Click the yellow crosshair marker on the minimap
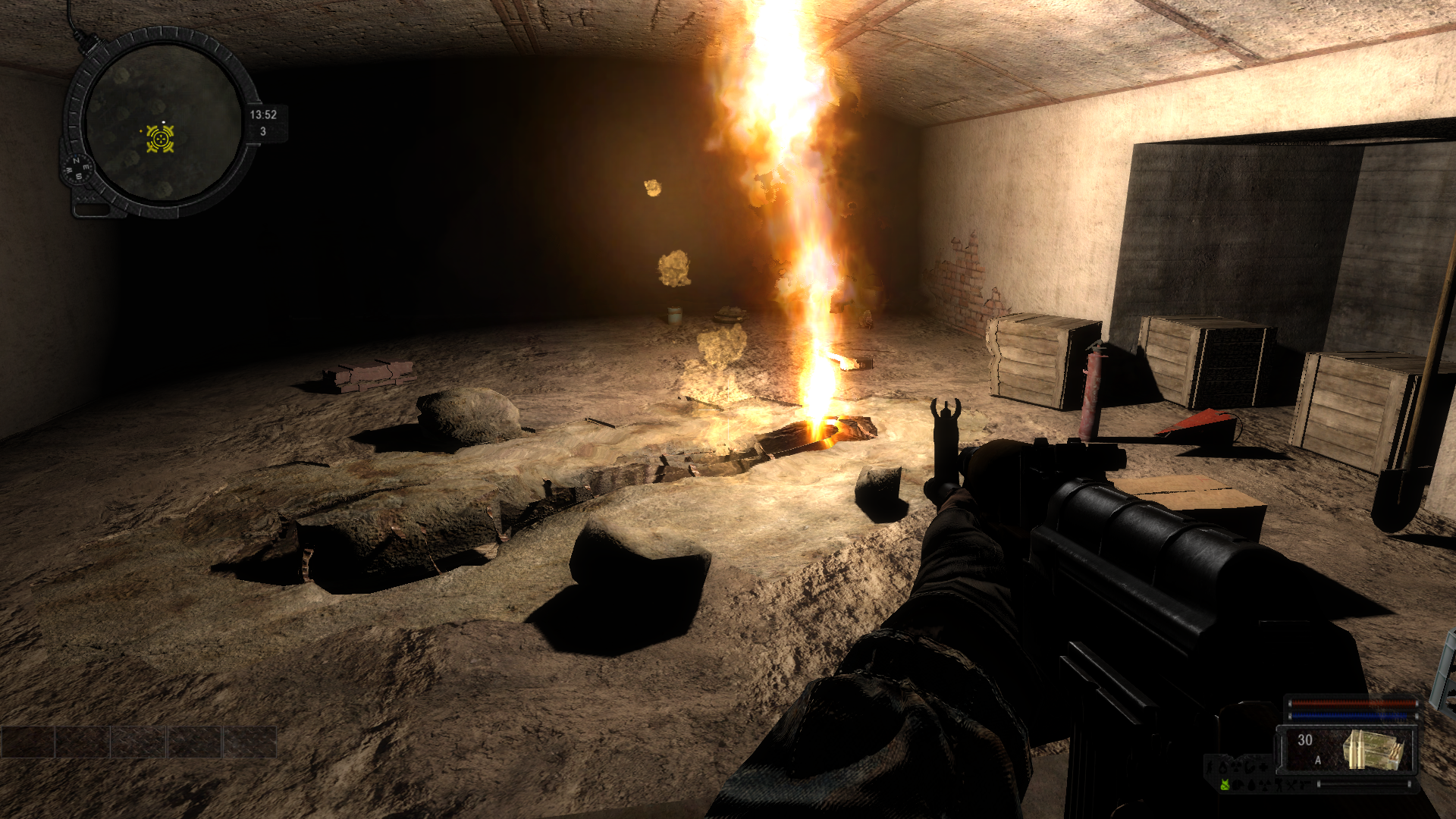Viewport: 1456px width, 819px height. click(160, 139)
